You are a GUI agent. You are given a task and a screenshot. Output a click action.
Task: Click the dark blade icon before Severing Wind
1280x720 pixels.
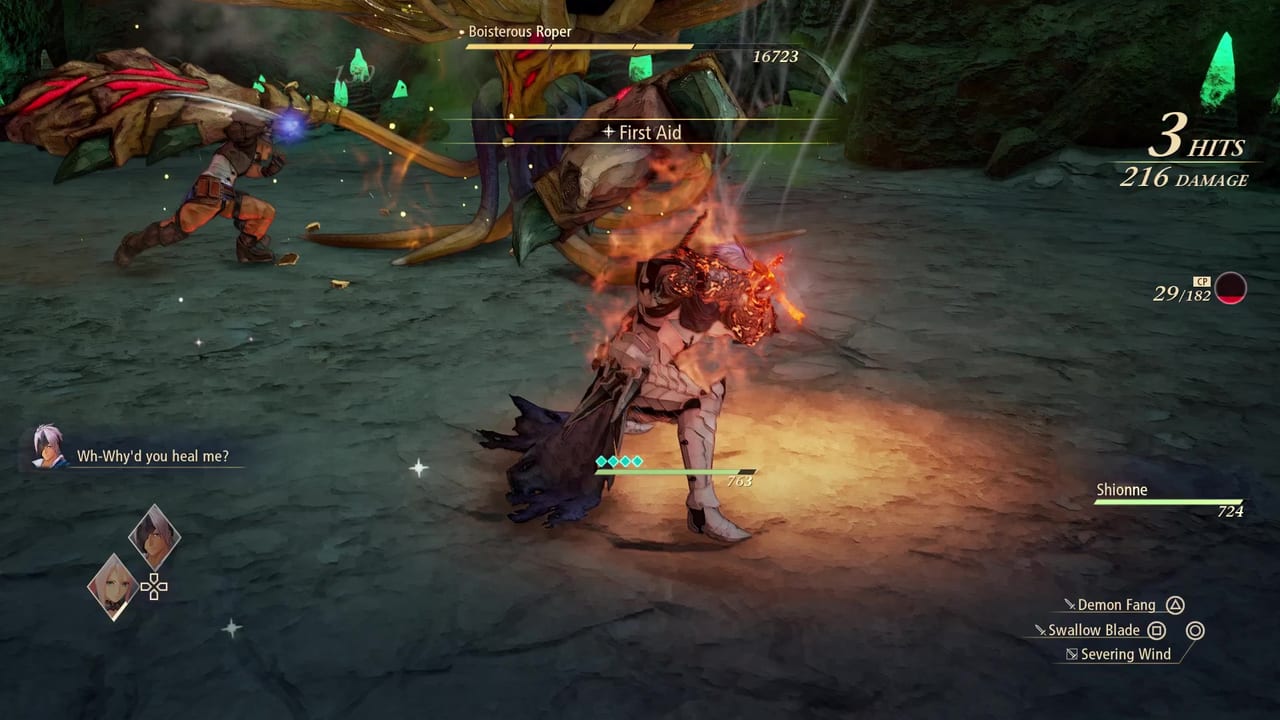pyautogui.click(x=1073, y=653)
